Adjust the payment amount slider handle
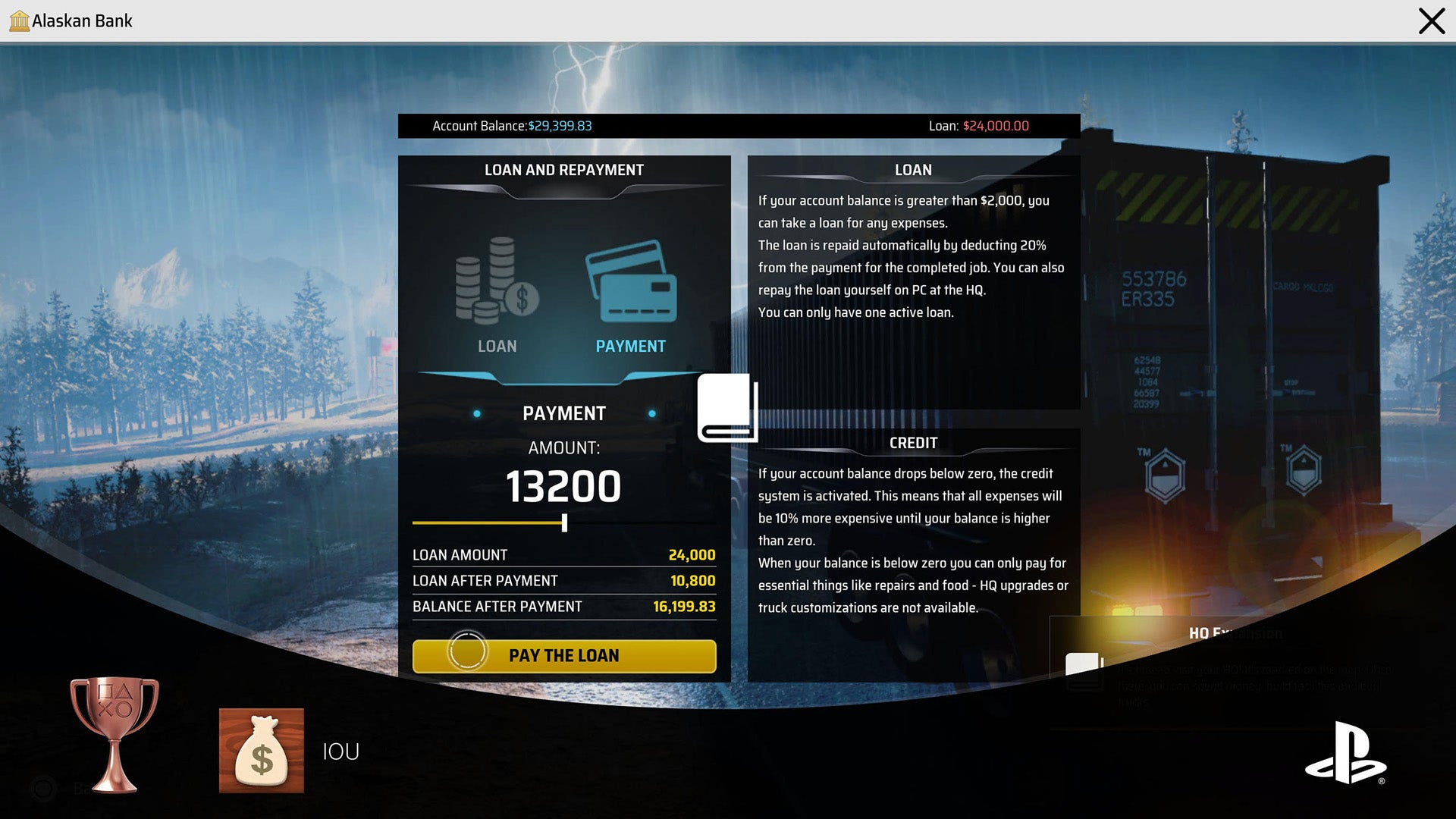 (x=564, y=522)
